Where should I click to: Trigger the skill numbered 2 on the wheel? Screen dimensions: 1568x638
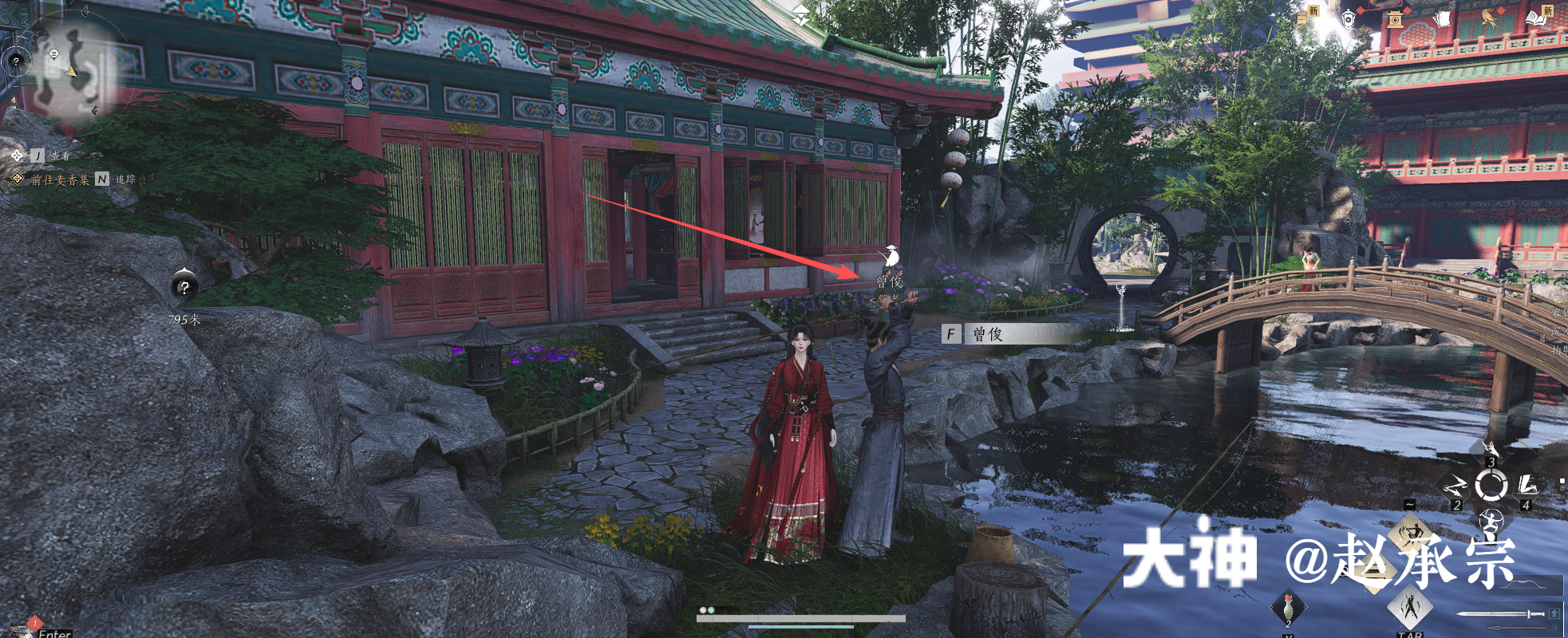1456,485
